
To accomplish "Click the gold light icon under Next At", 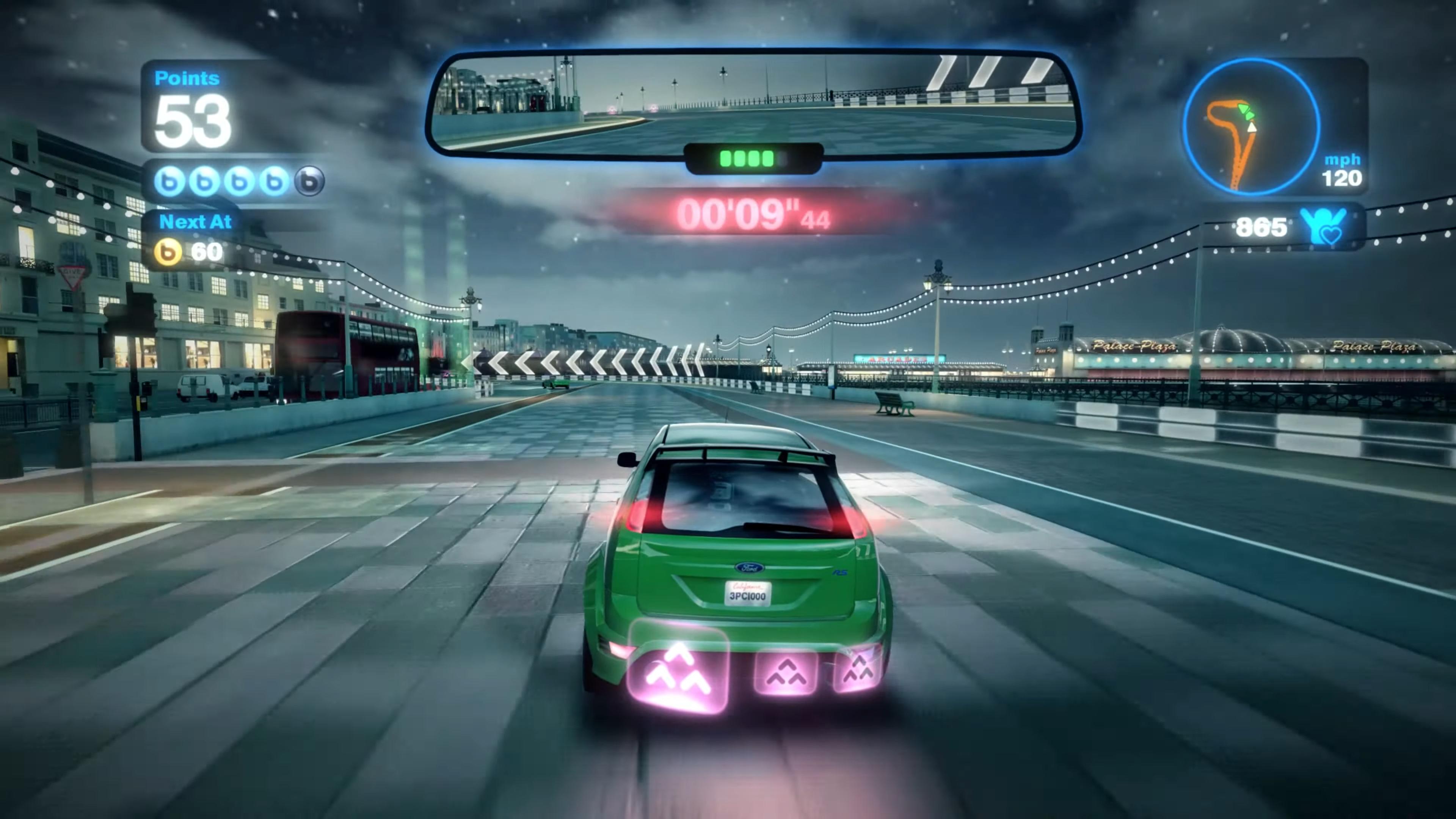I will 168,252.
